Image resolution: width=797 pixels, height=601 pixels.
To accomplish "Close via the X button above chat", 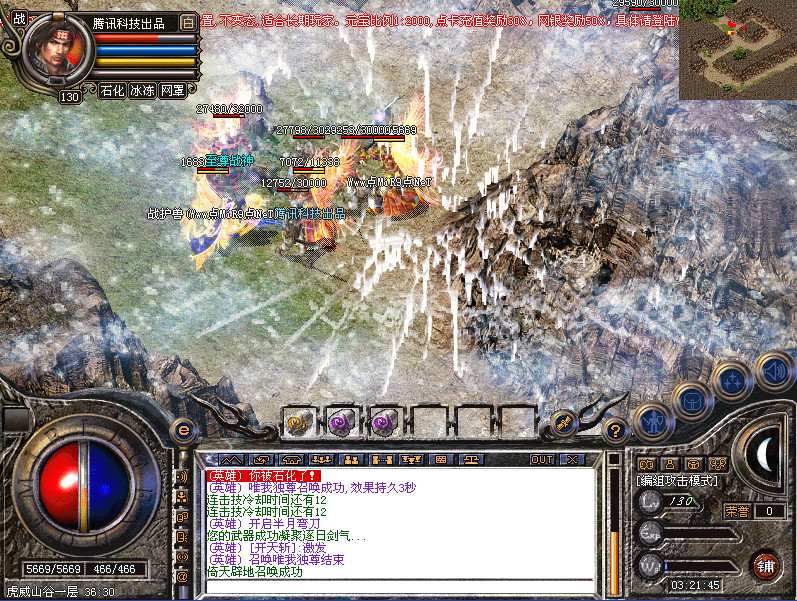I will pos(571,459).
